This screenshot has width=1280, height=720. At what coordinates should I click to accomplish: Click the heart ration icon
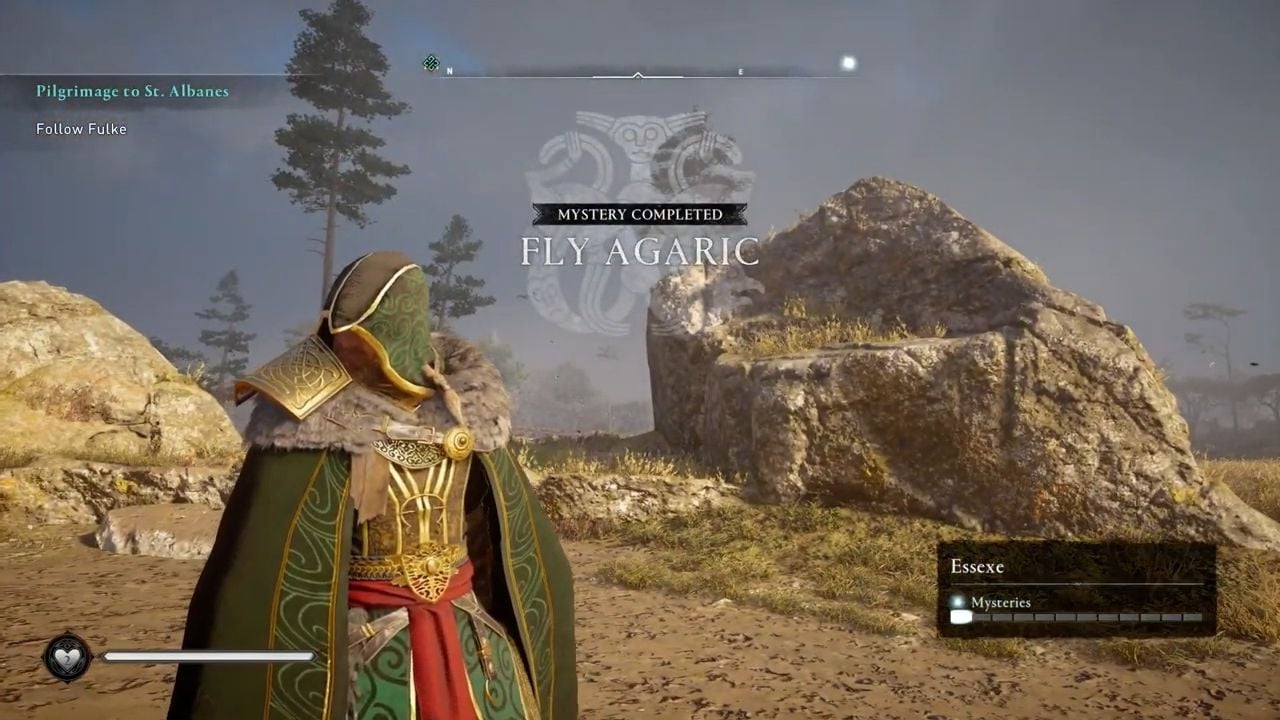67,657
